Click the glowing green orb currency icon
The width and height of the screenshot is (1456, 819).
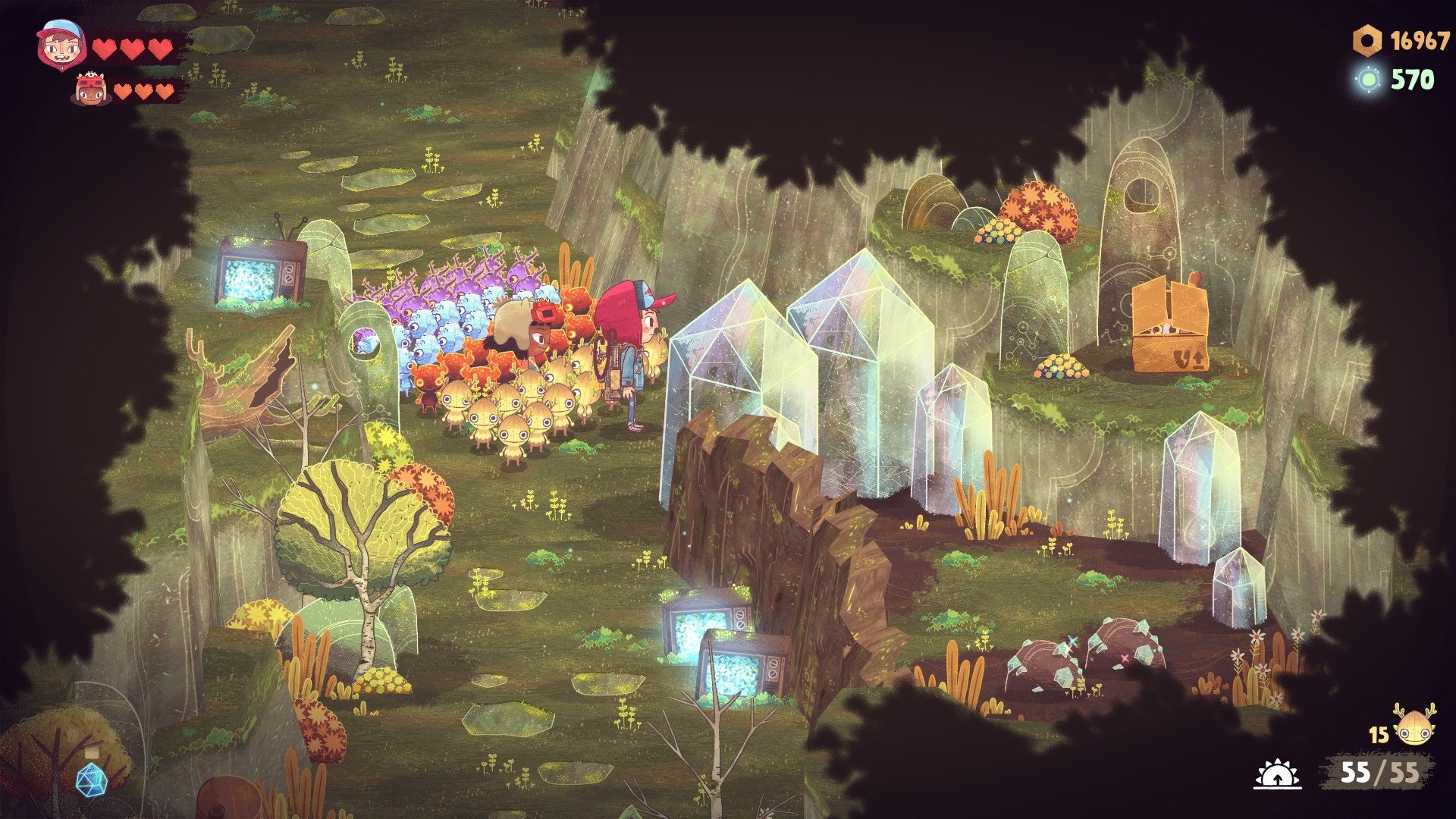1369,80
